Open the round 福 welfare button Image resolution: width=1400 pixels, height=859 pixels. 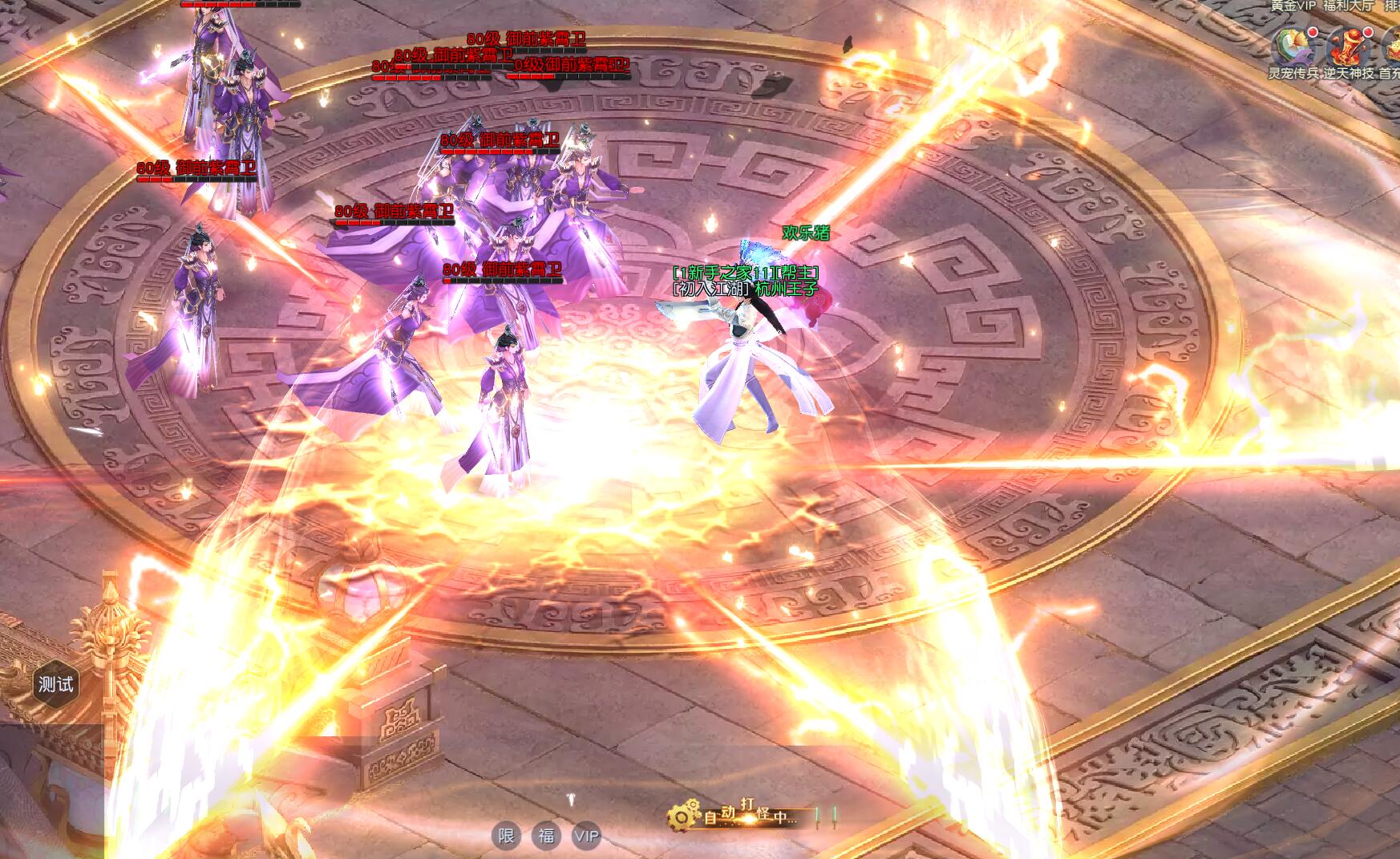[546, 837]
